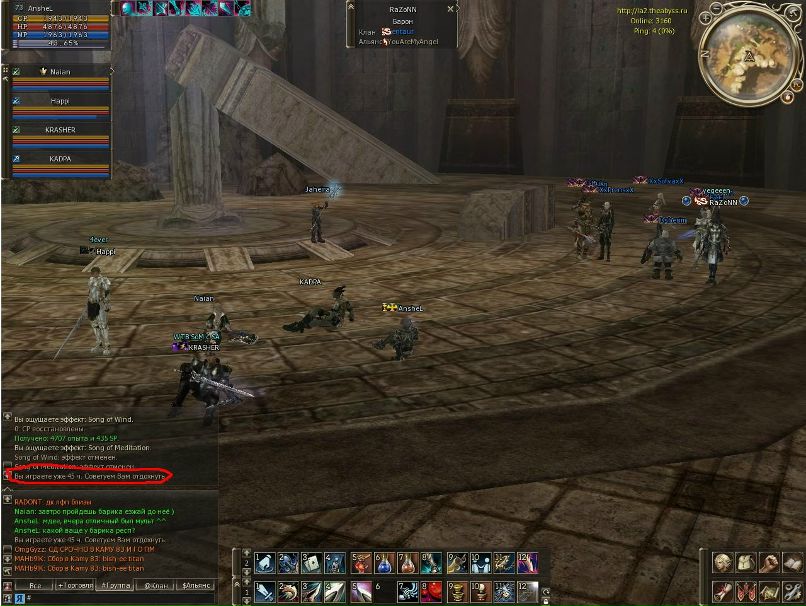
Task: Switch to the $Альянс chat tab
Action: point(196,585)
